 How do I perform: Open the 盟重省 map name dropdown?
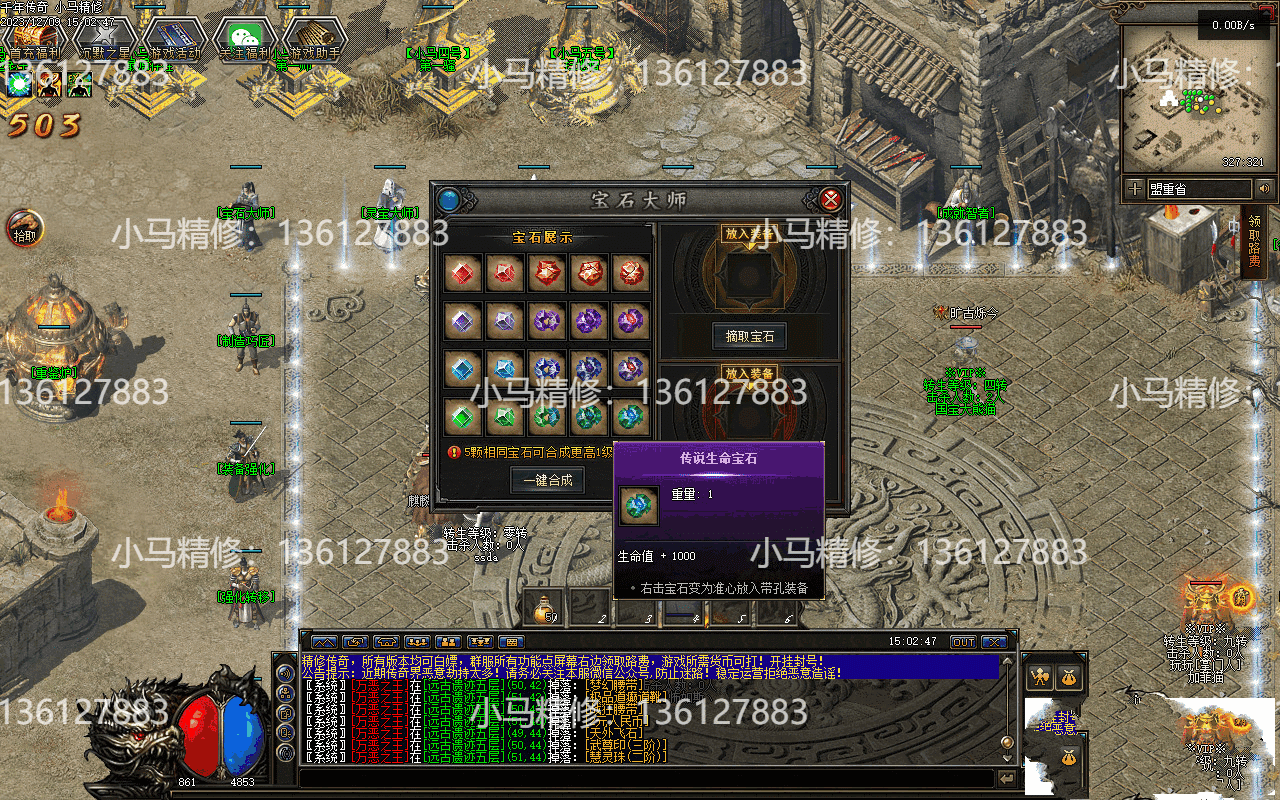(x=1197, y=188)
